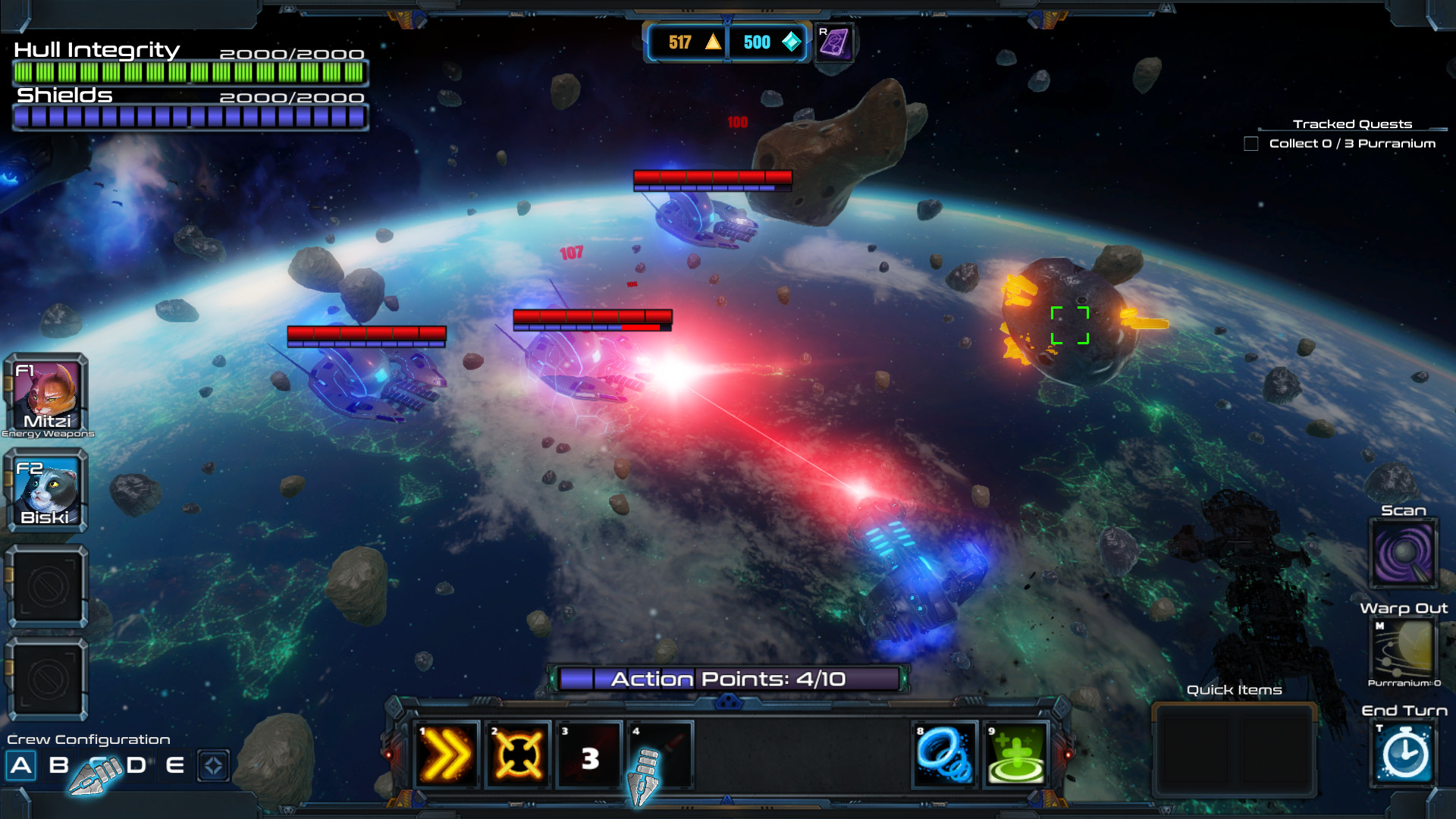Select crew member Biski portrait
The width and height of the screenshot is (1456, 819).
point(47,491)
